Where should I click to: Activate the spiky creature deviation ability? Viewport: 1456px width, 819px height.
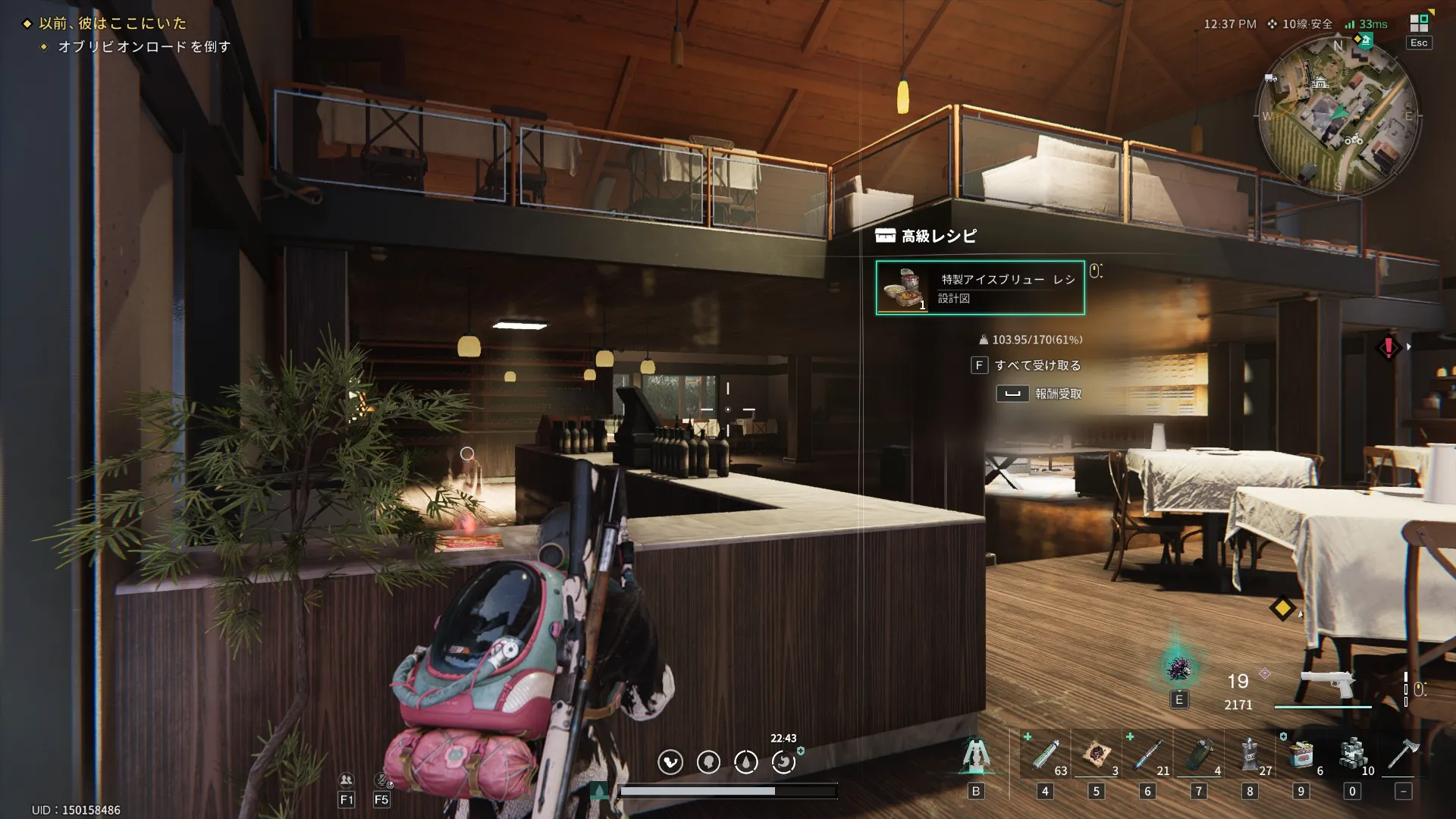1178,668
